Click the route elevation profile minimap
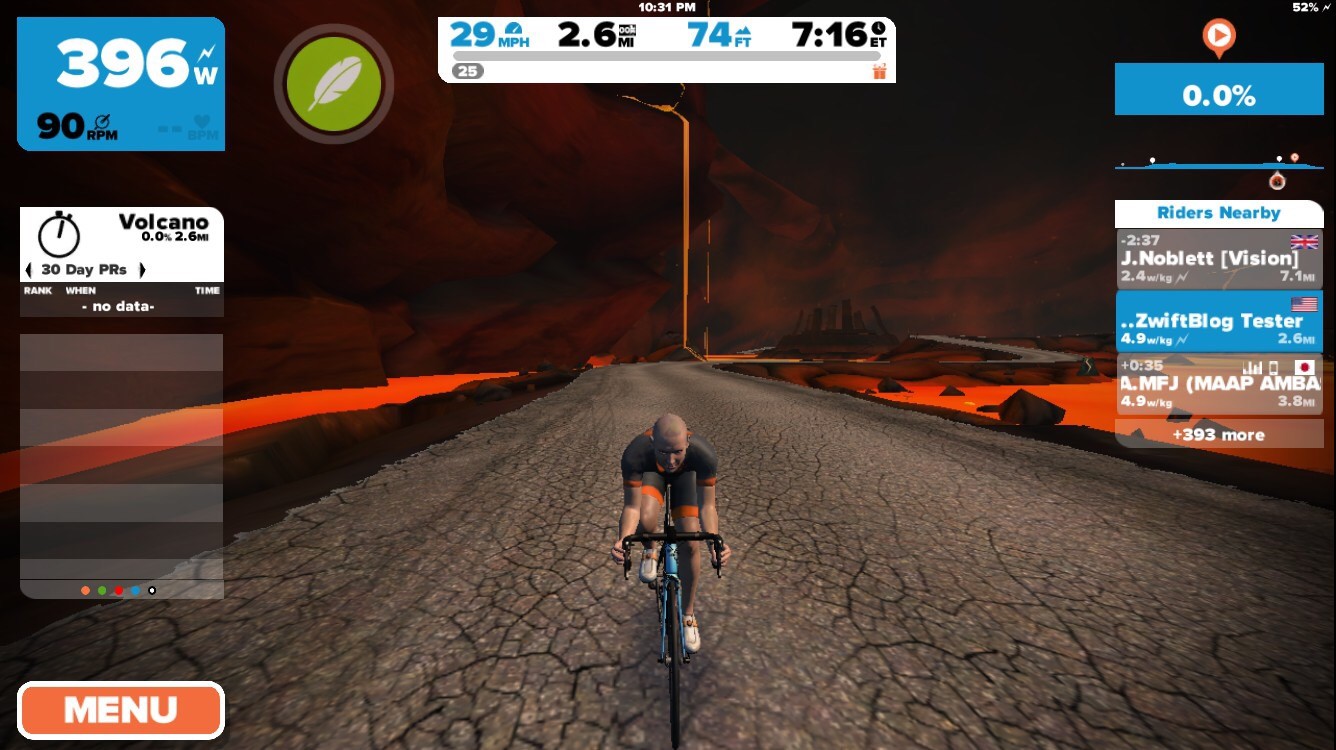The height and width of the screenshot is (750, 1336). [x=1218, y=163]
